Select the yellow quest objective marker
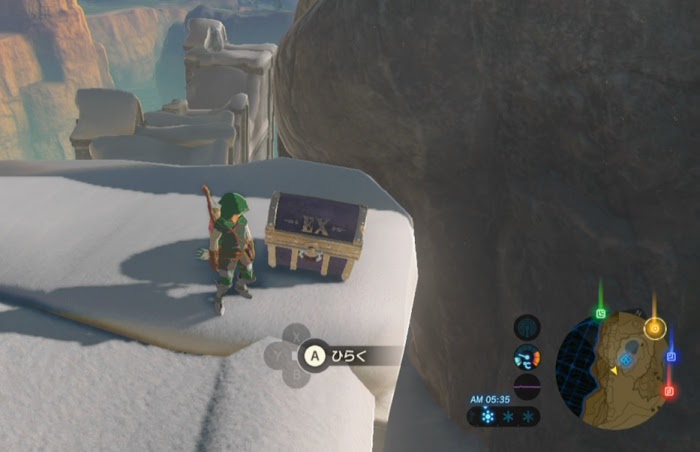700x452 pixels. [x=655, y=328]
